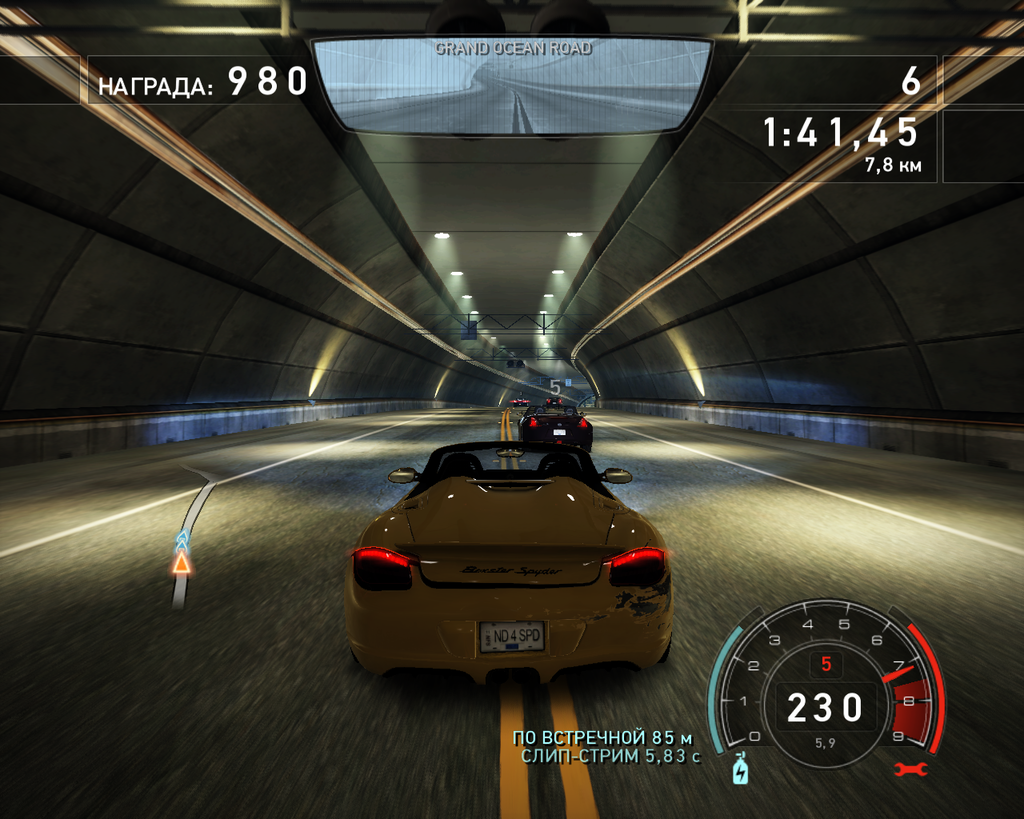Click the rearview mirror display
1024x819 pixels.
tap(512, 87)
